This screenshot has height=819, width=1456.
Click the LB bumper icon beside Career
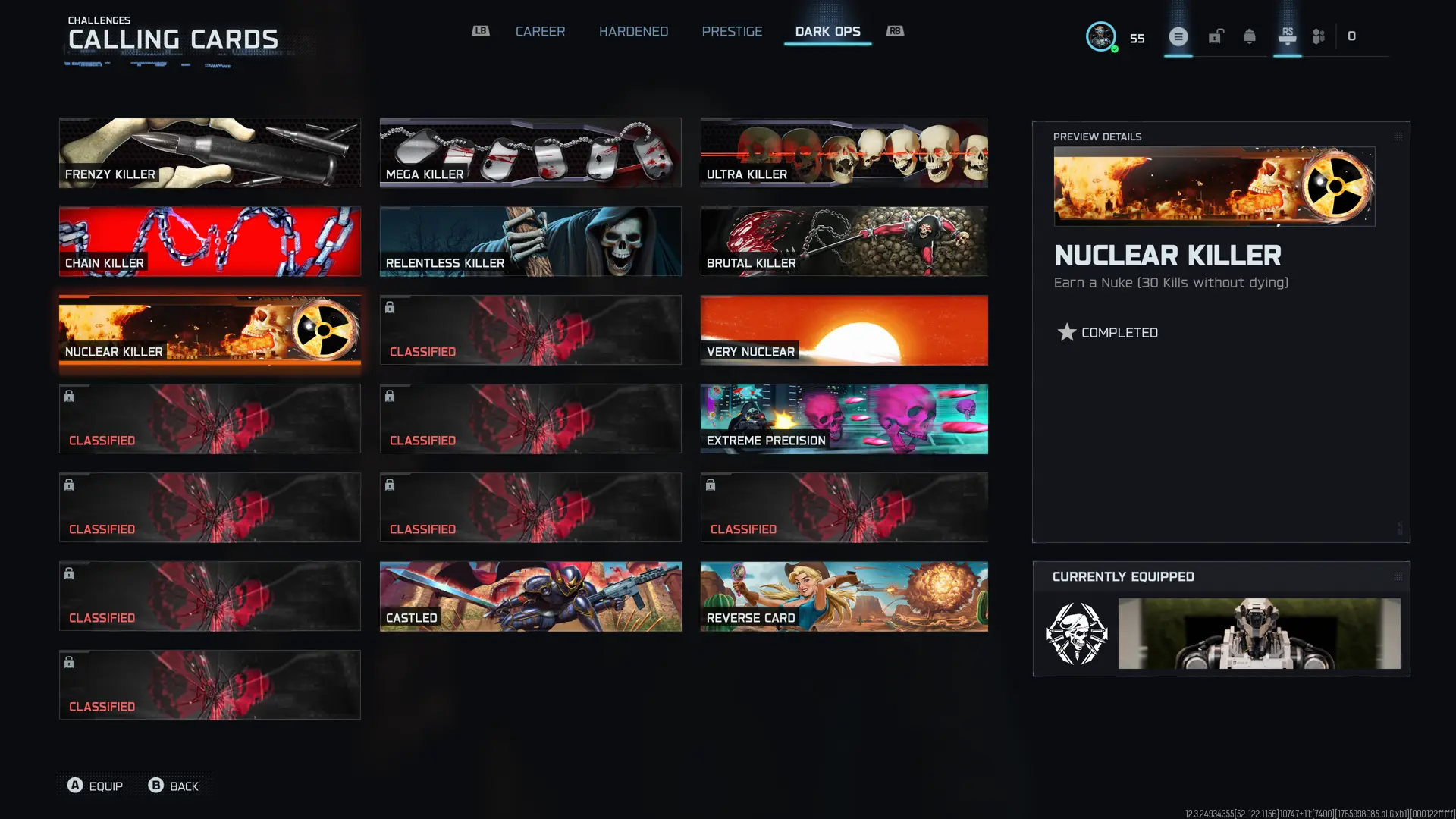pos(479,30)
